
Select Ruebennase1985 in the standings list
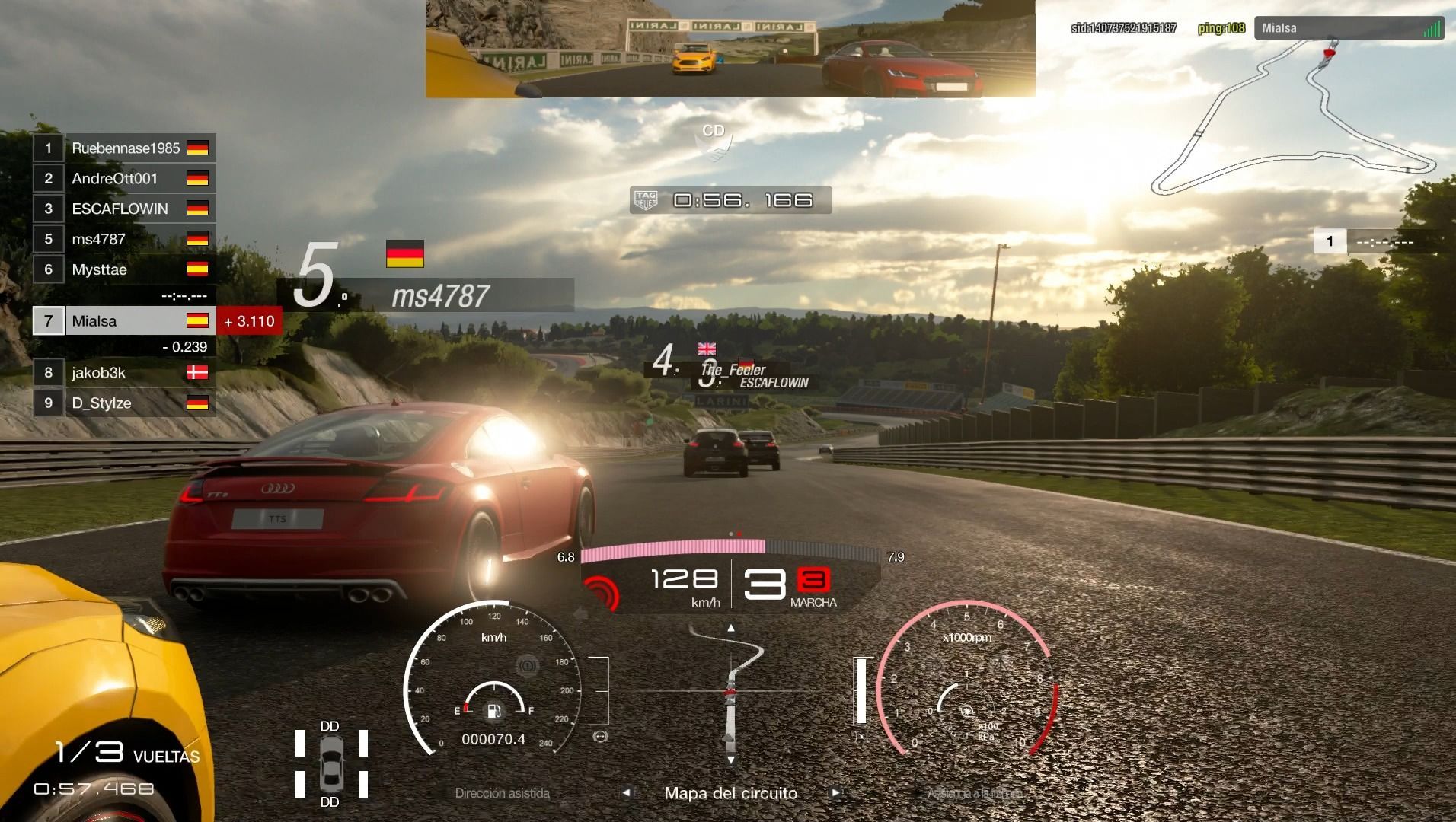coord(125,148)
